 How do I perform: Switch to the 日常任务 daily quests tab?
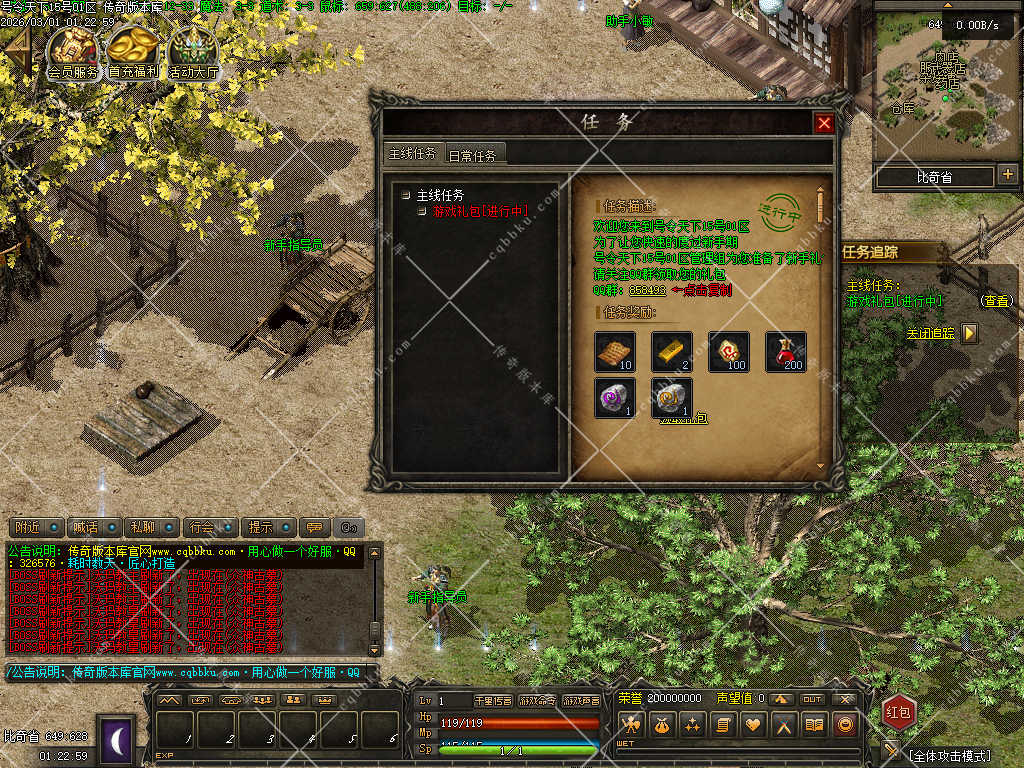pyautogui.click(x=476, y=154)
